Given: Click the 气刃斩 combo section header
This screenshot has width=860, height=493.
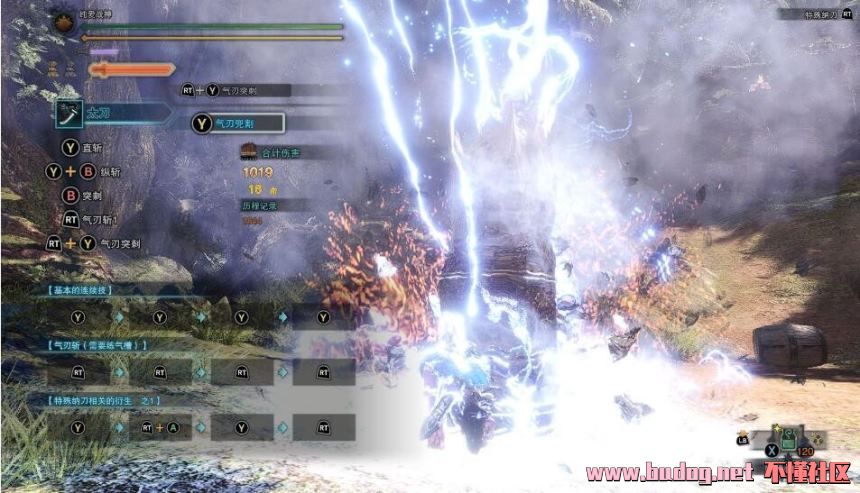Looking at the screenshot, I should 97,344.
